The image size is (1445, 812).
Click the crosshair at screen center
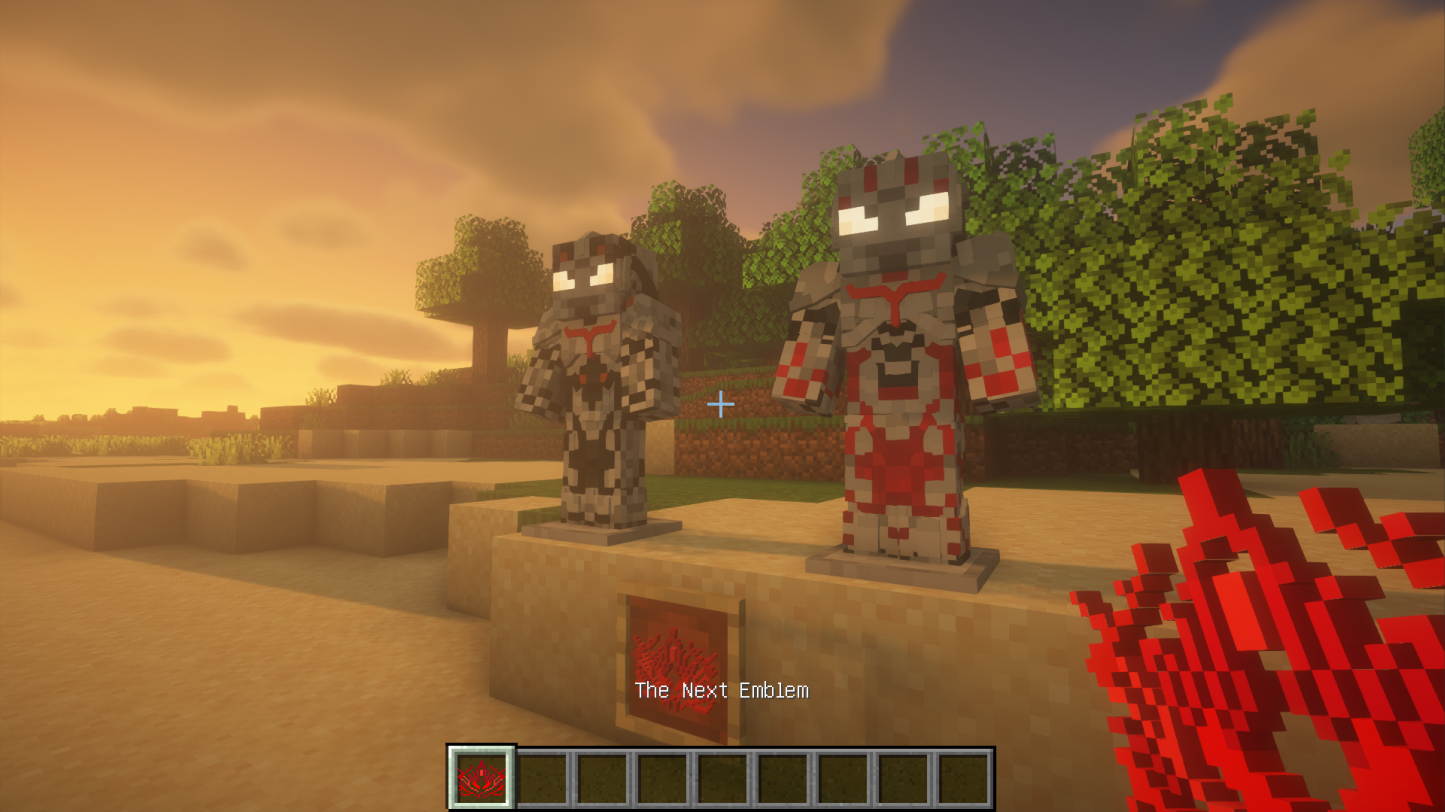[x=722, y=404]
